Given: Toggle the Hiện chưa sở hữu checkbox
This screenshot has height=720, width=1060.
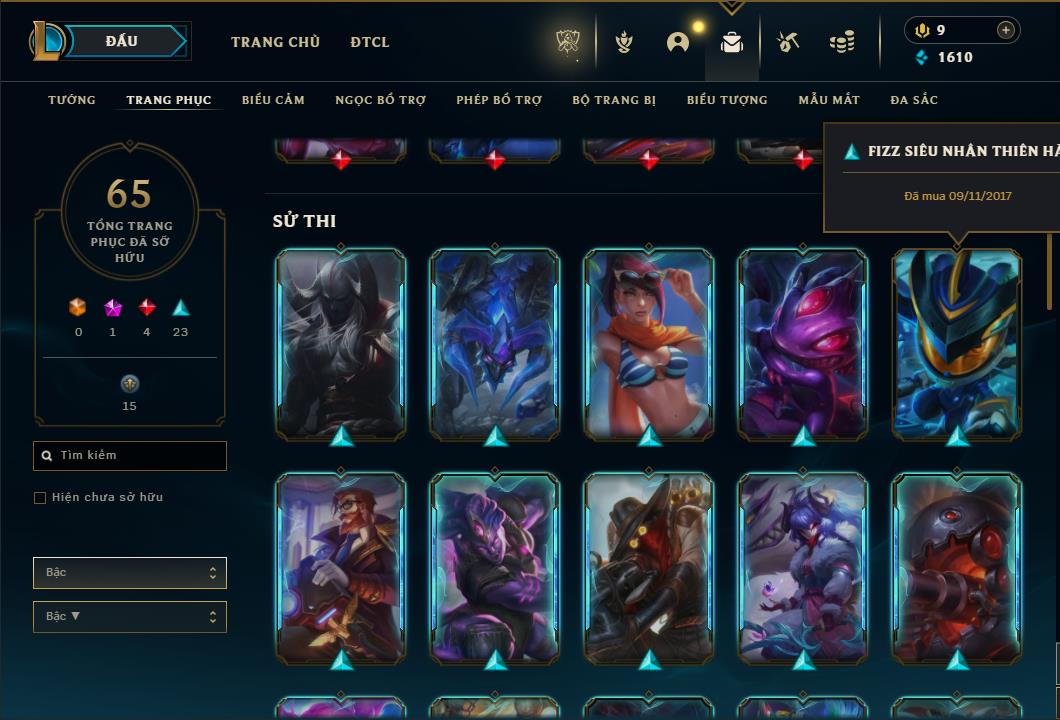Looking at the screenshot, I should (x=40, y=498).
